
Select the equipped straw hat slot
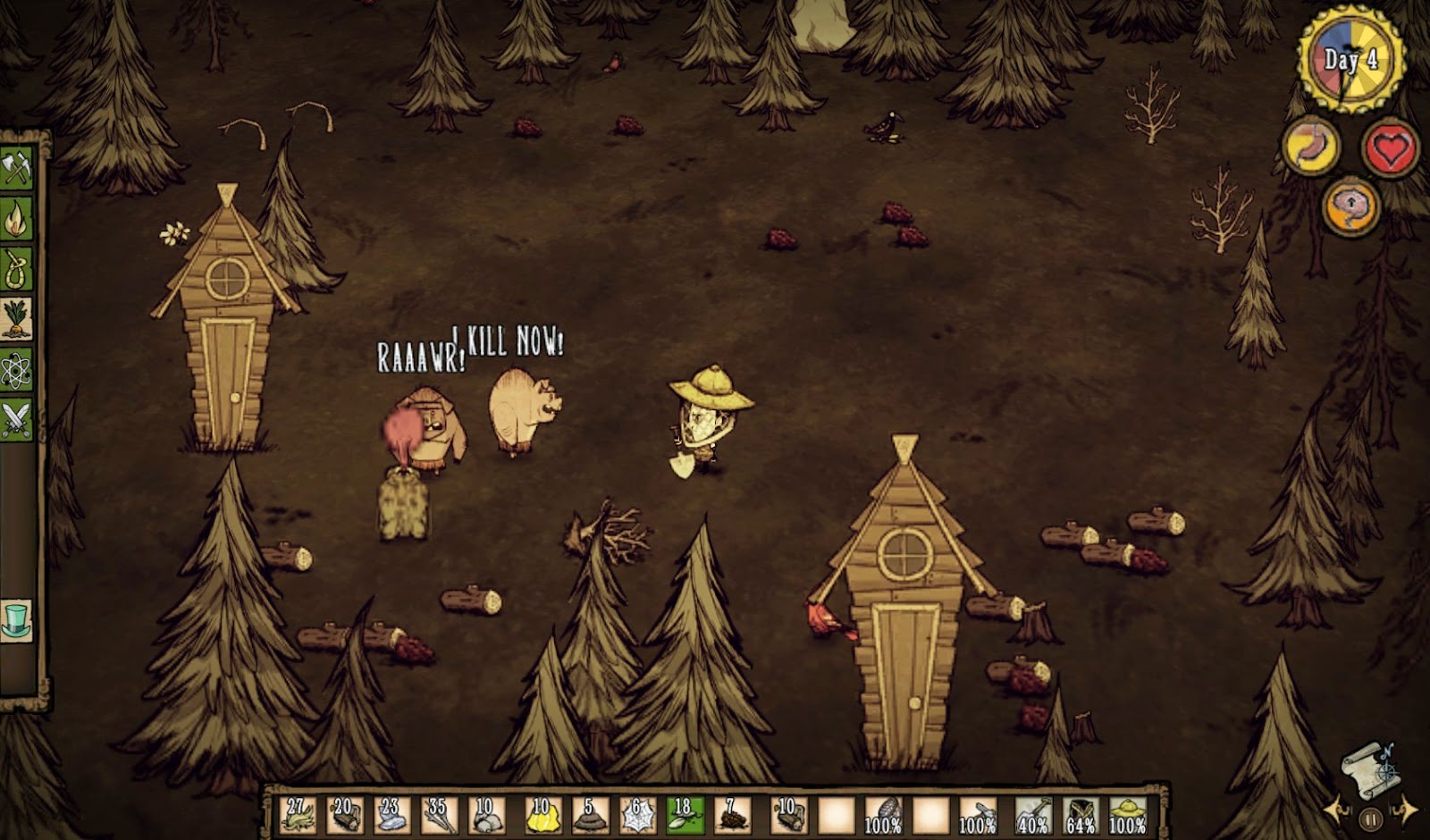[1128, 814]
